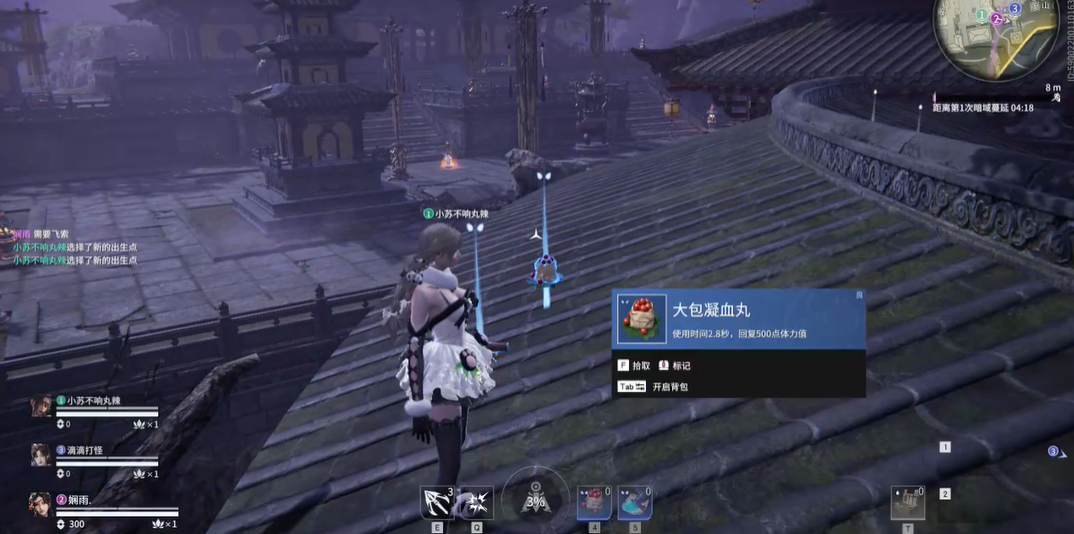Use the red healing pill bag slot
The height and width of the screenshot is (534, 1074).
click(x=594, y=502)
